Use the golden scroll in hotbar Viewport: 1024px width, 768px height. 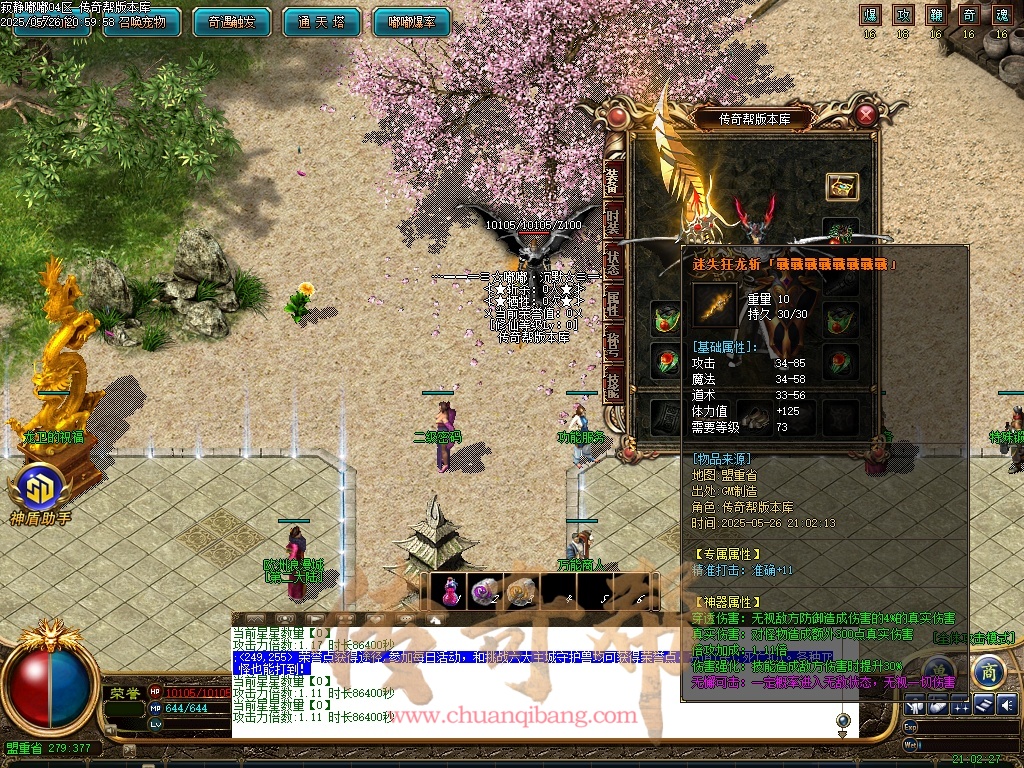(x=520, y=592)
